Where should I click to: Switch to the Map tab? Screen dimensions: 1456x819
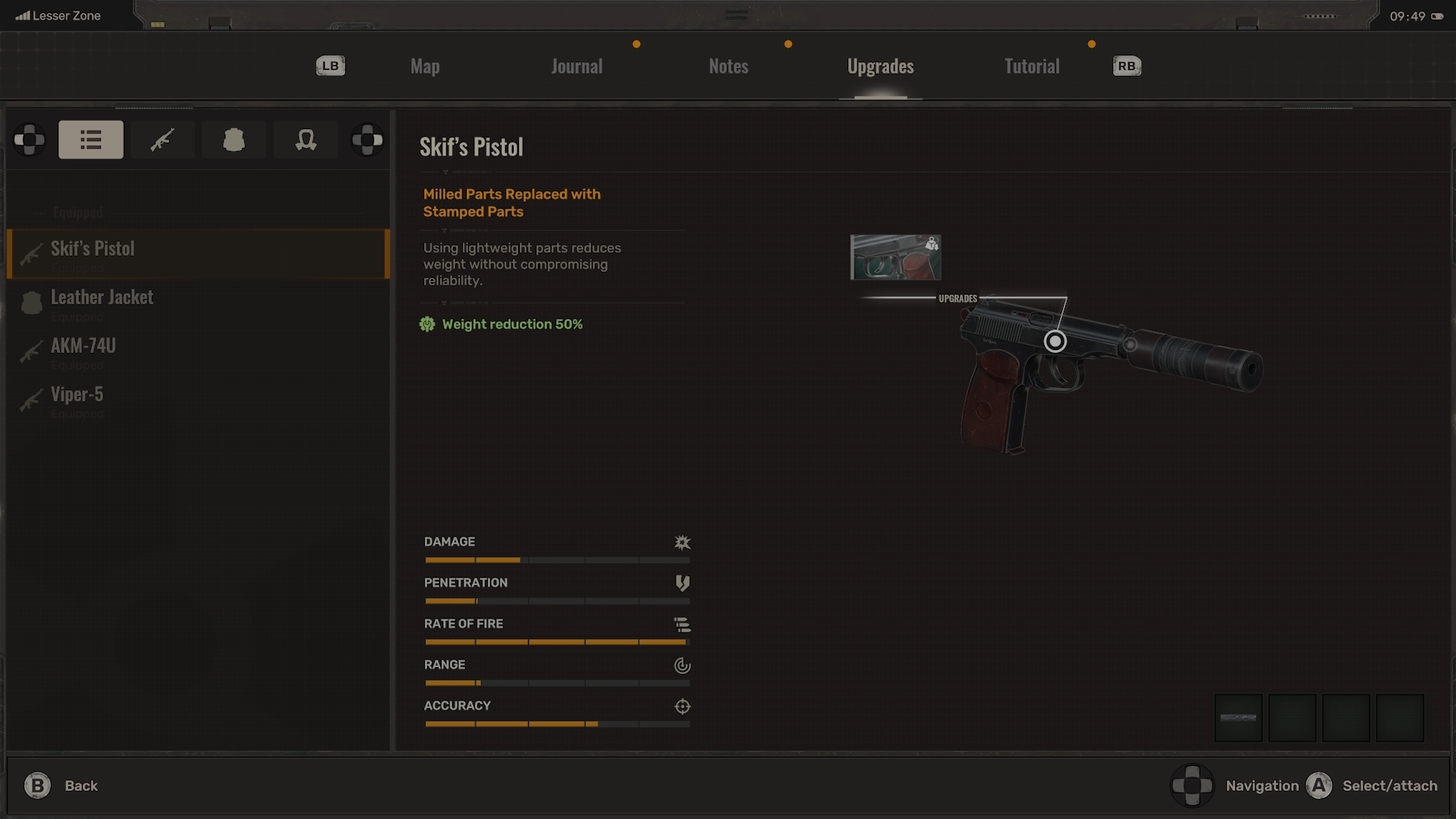(425, 67)
